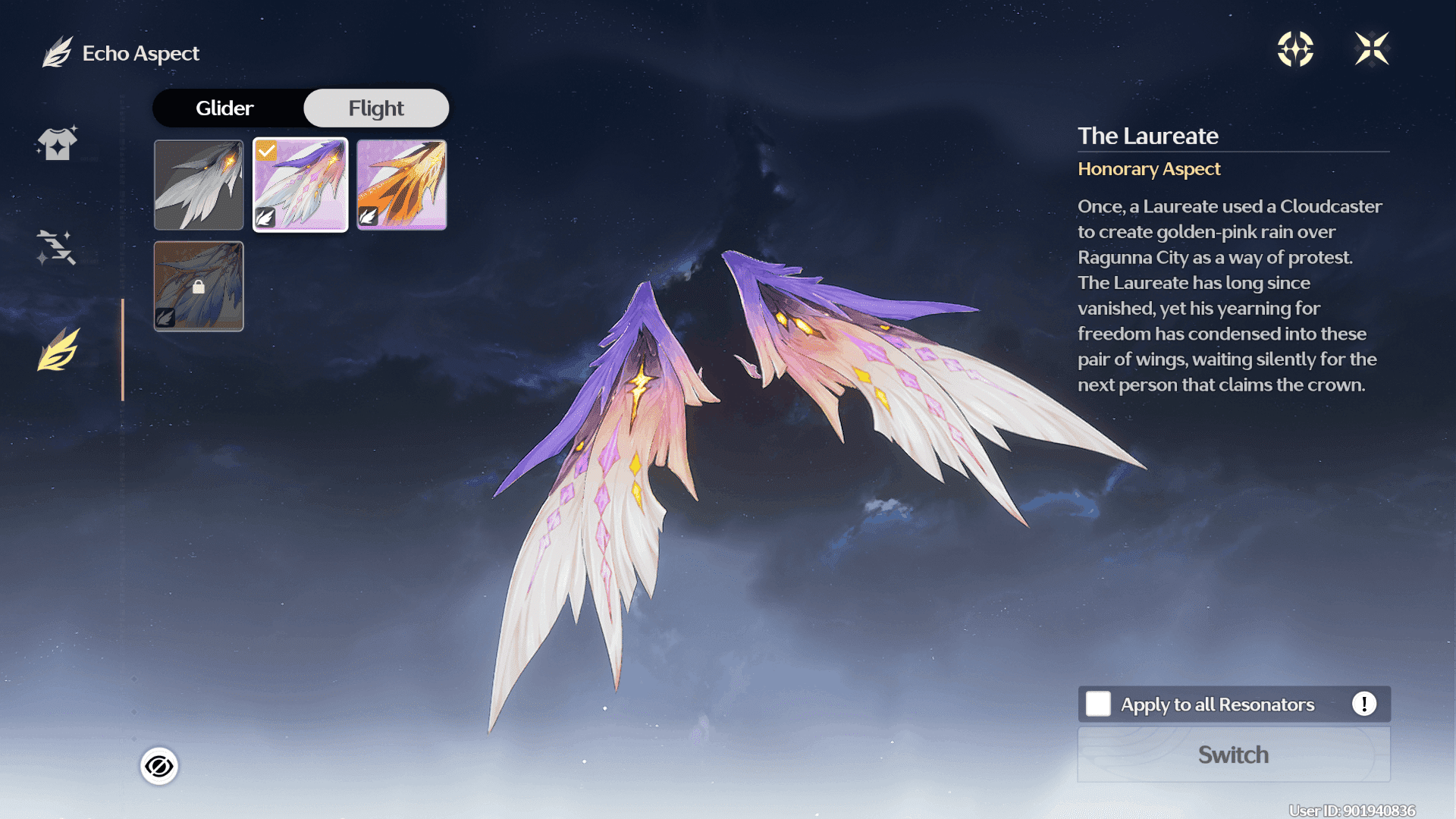Toggle the eye visibility button
This screenshot has width=1456, height=819.
pyautogui.click(x=159, y=767)
